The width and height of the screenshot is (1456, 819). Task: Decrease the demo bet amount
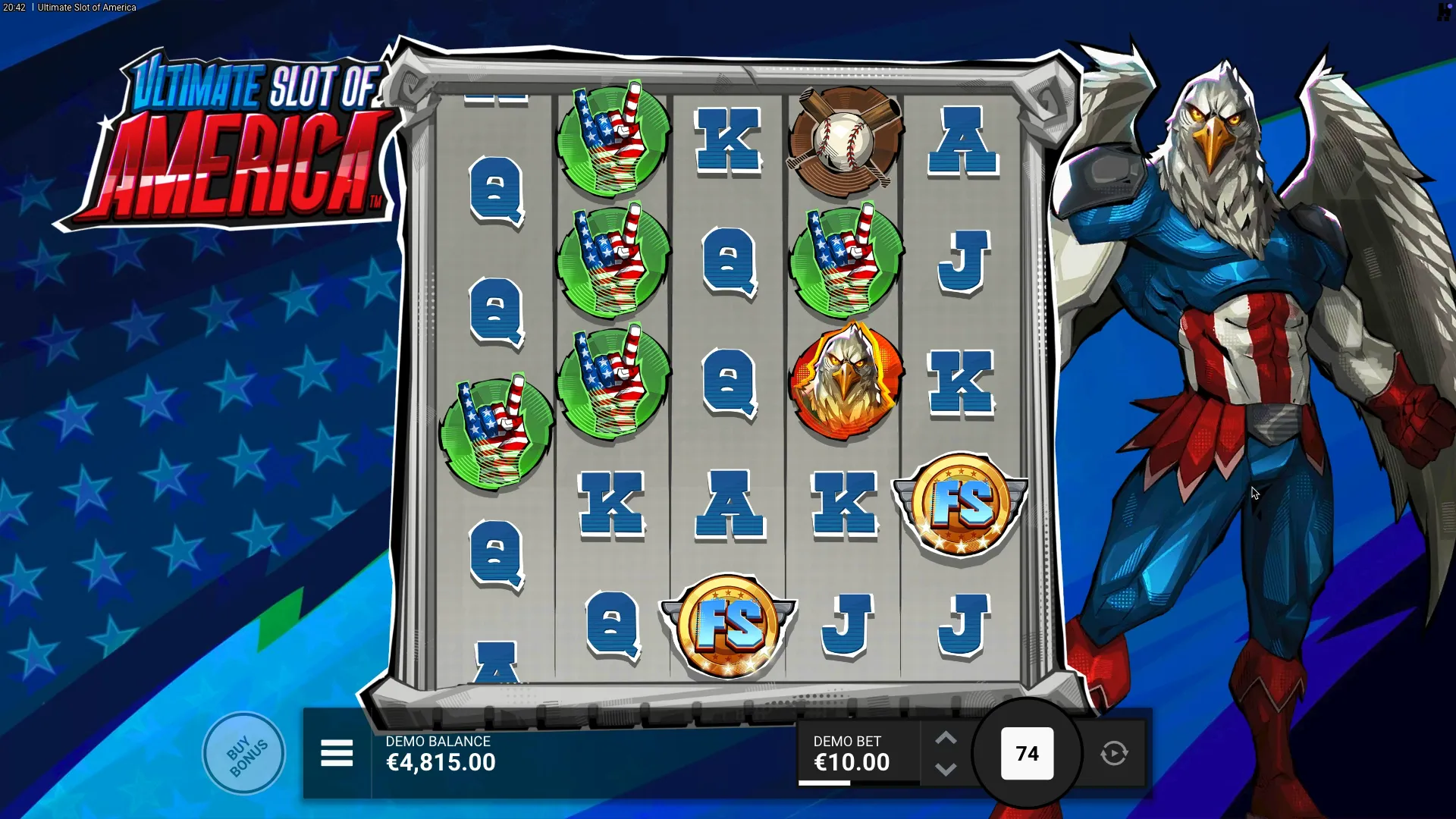[946, 770]
